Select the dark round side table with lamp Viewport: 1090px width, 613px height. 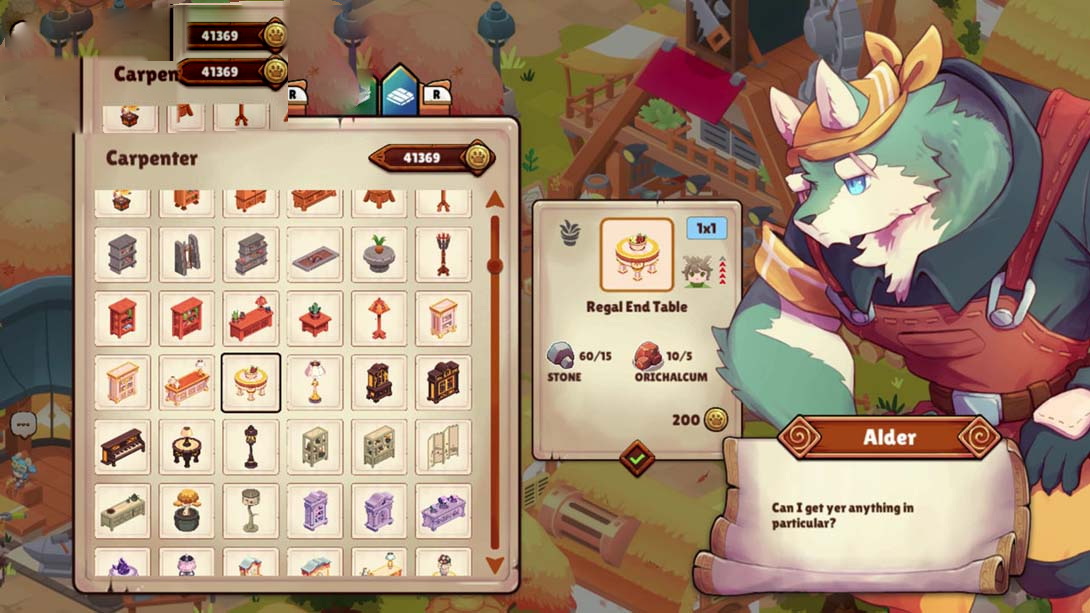pyautogui.click(x=187, y=446)
